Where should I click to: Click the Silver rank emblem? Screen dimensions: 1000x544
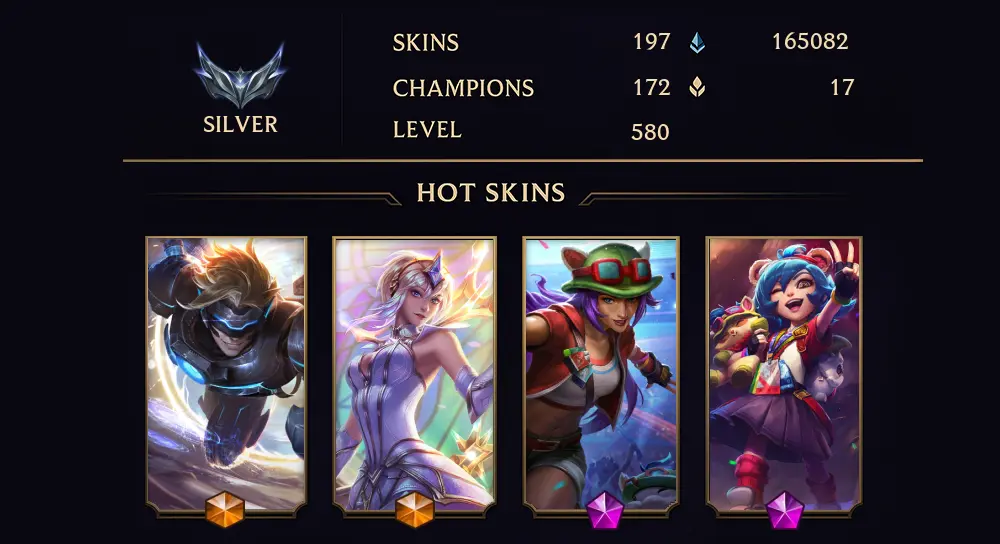coord(240,76)
